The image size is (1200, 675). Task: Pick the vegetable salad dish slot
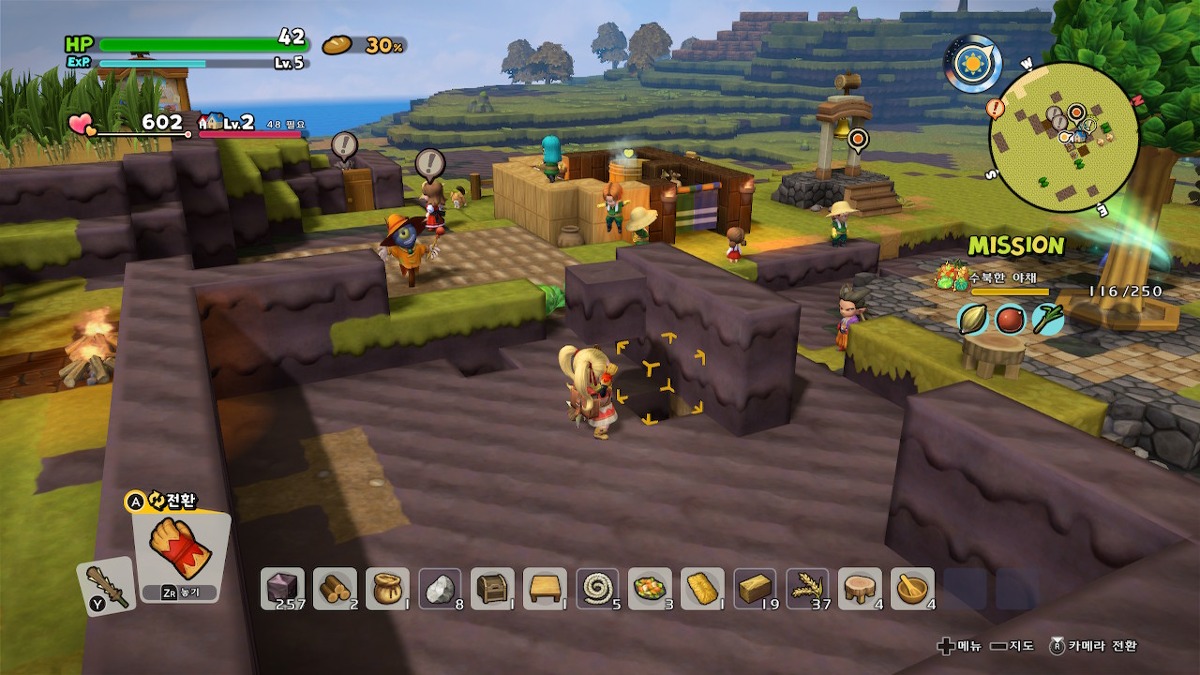(649, 588)
